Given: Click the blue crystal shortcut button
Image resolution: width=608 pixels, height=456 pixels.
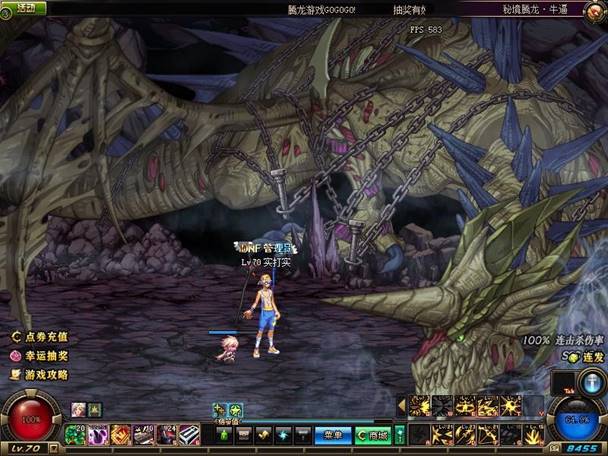Looking at the screenshot, I should pos(282,435).
